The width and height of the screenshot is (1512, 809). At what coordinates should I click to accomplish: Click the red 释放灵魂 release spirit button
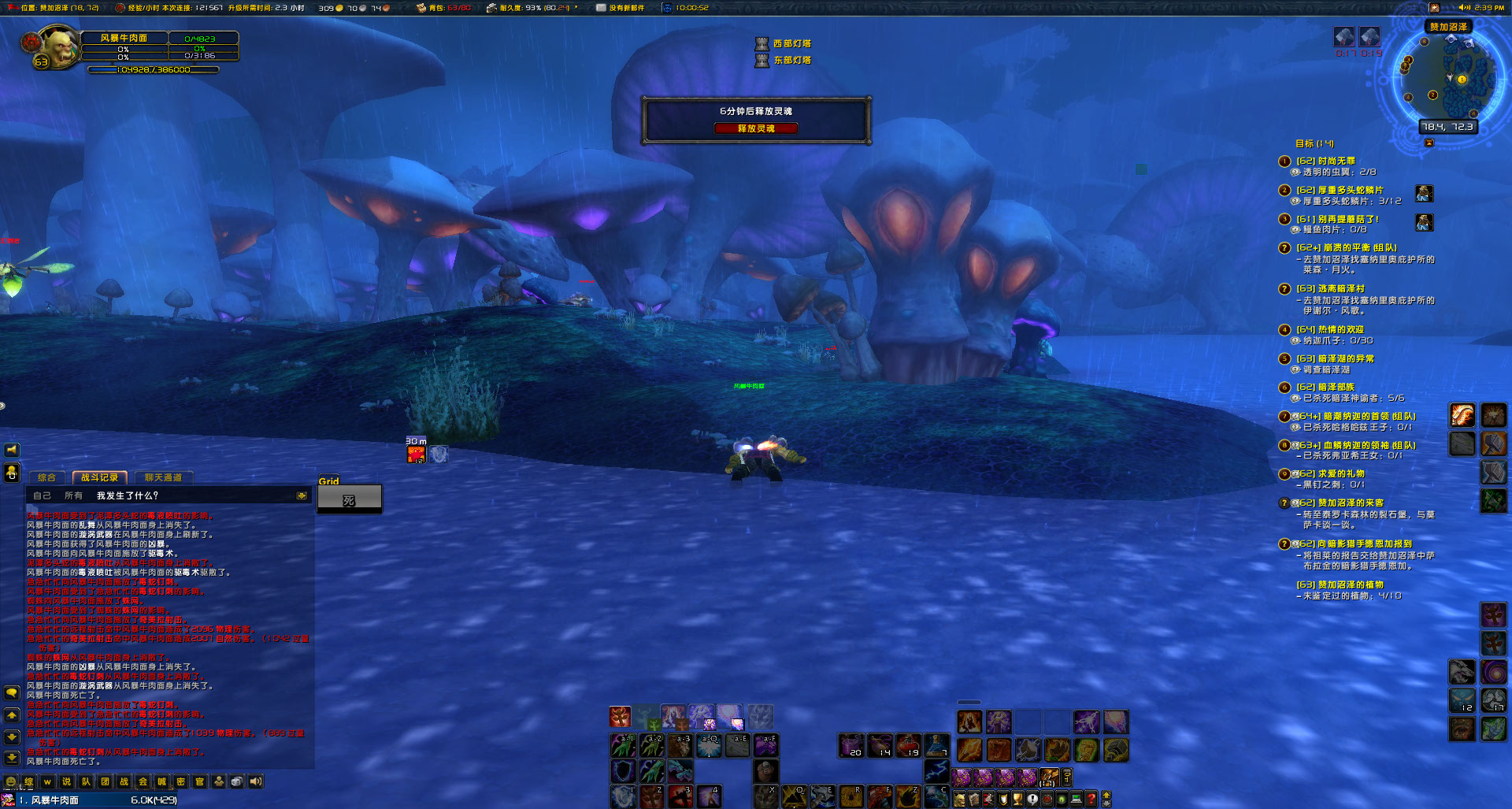pos(755,128)
